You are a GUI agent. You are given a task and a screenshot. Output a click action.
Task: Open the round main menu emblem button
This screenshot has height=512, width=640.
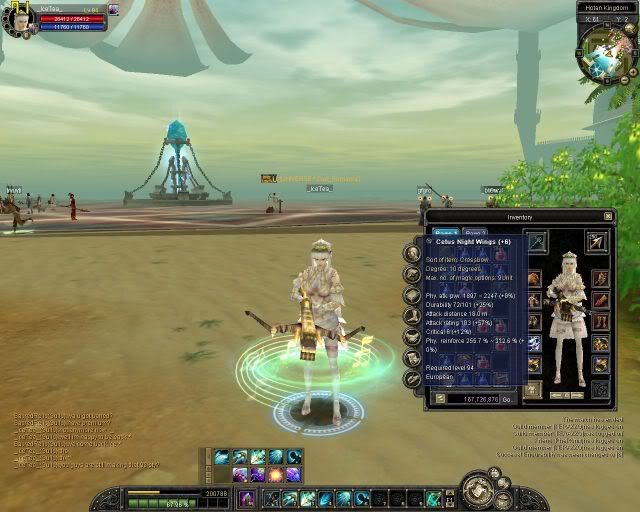click(x=479, y=490)
